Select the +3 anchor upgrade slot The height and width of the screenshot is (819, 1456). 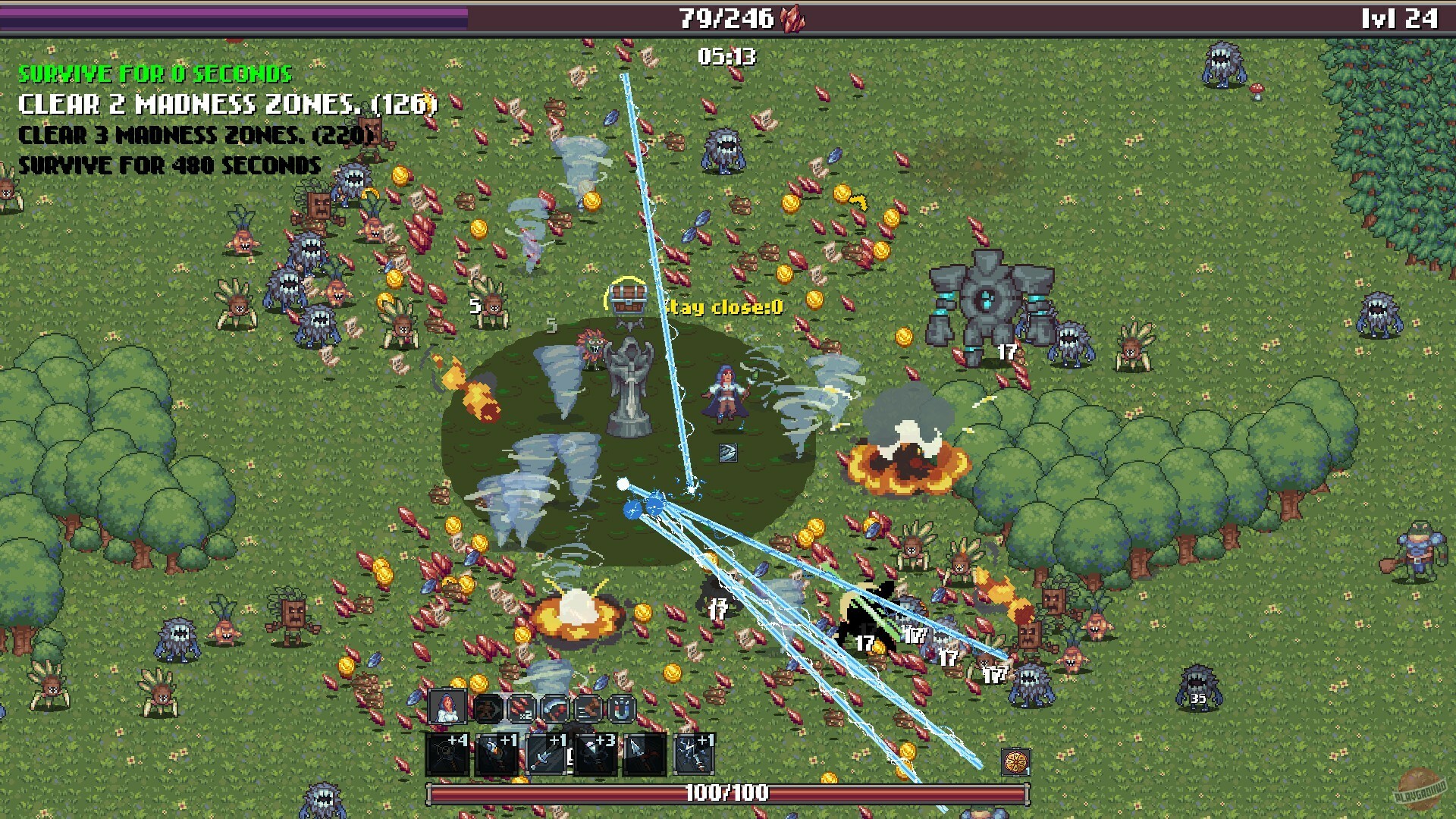[x=595, y=755]
